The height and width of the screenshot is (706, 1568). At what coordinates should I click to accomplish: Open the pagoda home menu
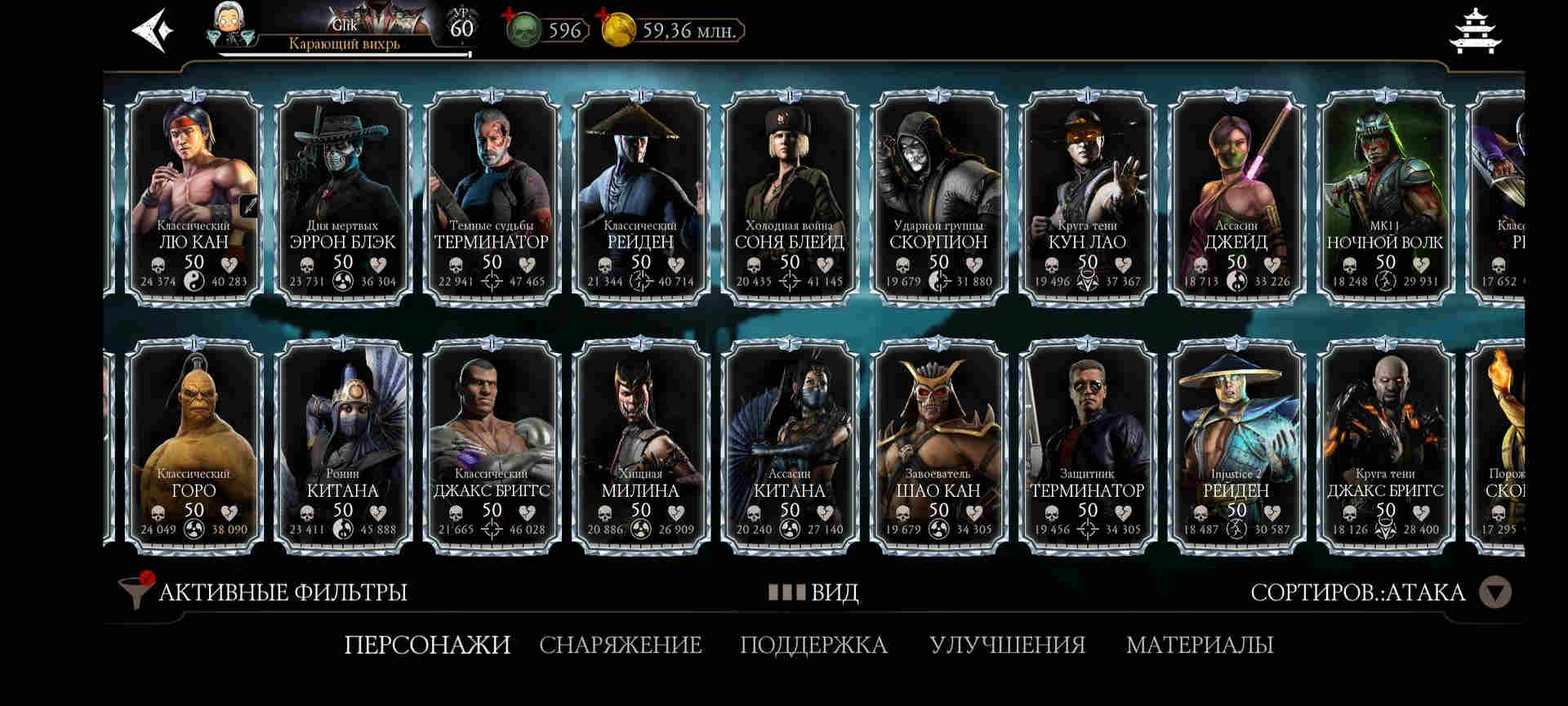[1476, 31]
